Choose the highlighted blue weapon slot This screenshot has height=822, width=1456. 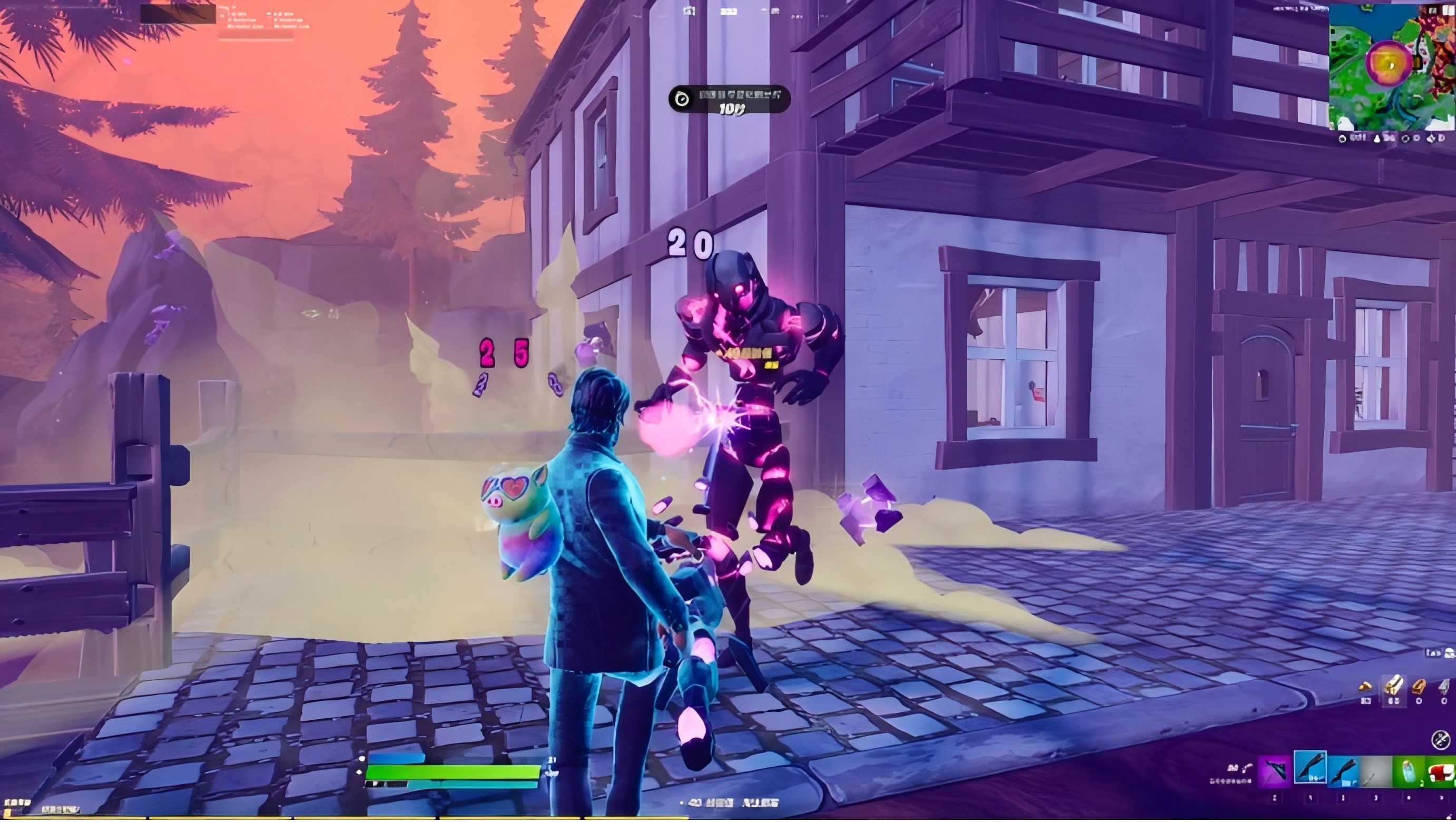(x=1310, y=768)
